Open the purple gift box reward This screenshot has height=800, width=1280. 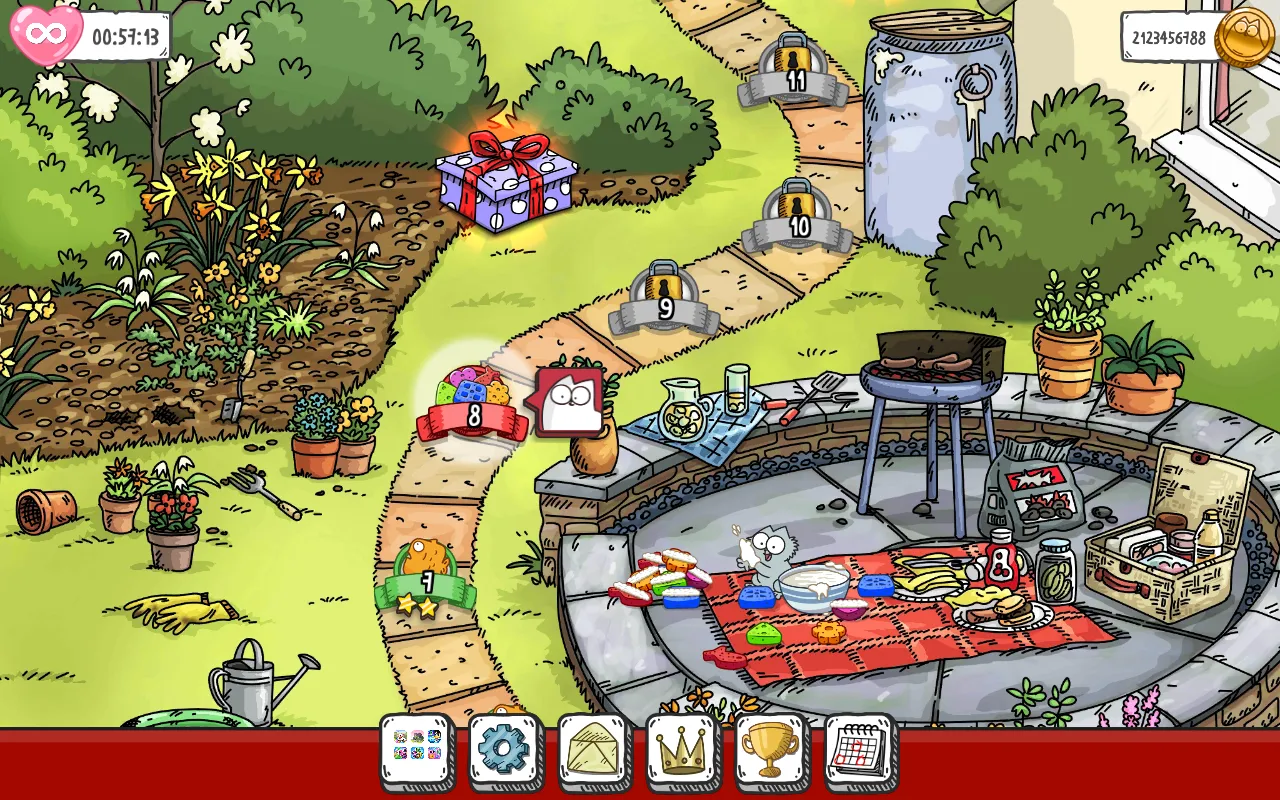coord(507,182)
